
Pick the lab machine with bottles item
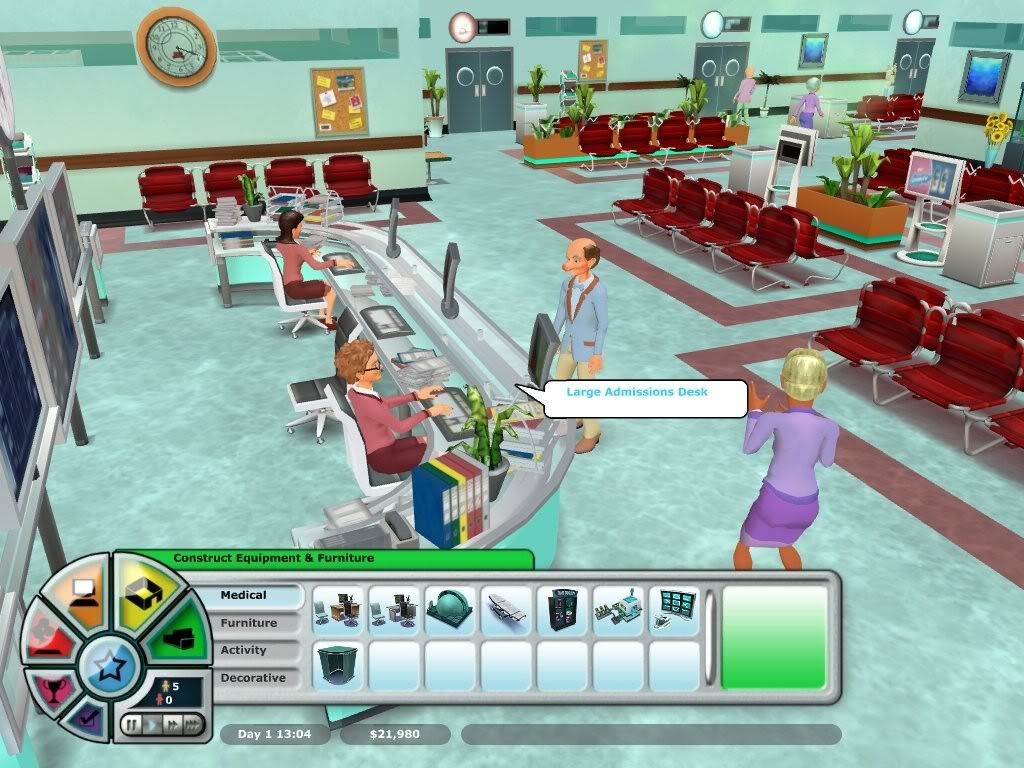coord(618,611)
